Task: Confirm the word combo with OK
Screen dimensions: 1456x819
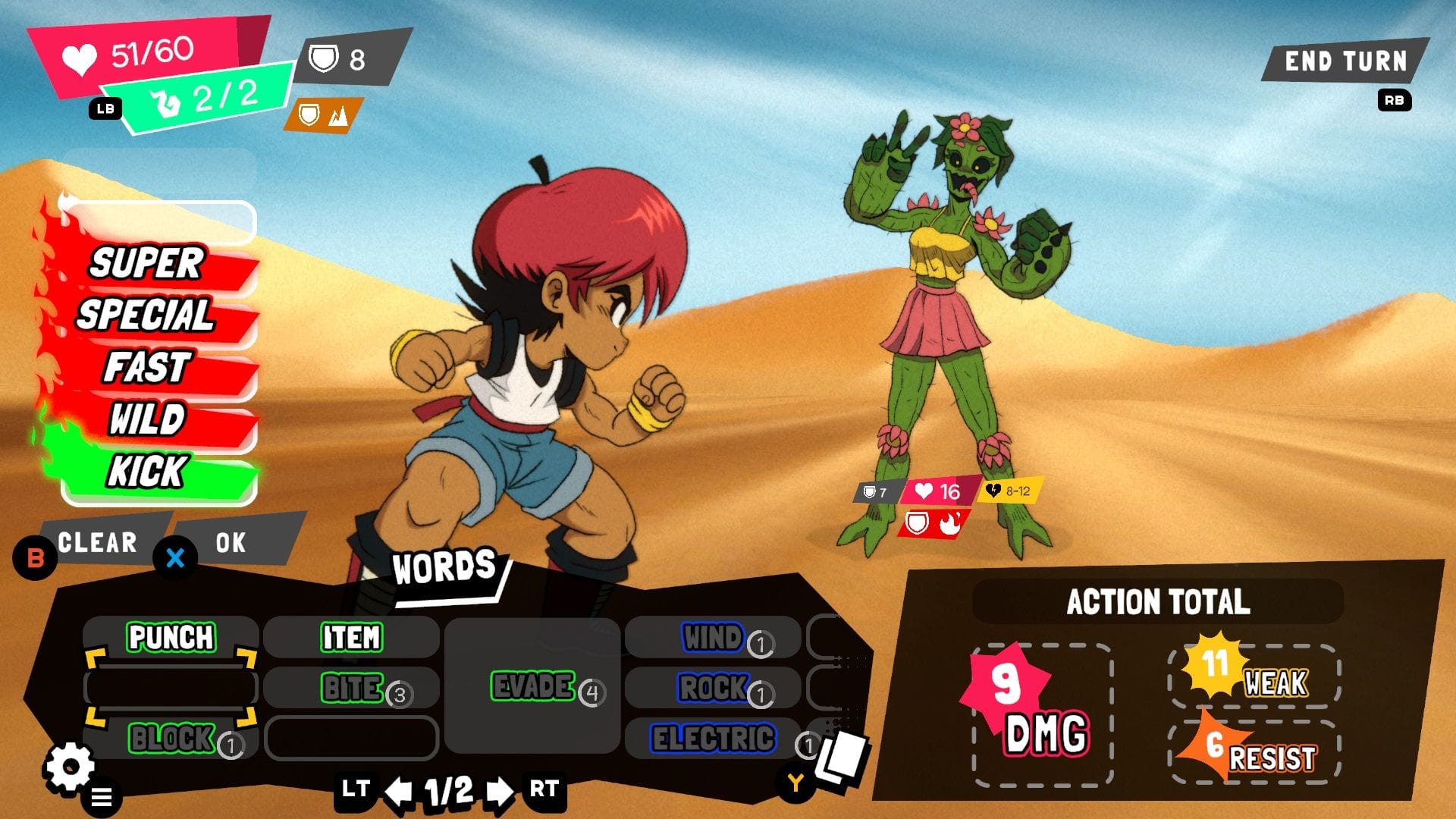Action: [231, 542]
